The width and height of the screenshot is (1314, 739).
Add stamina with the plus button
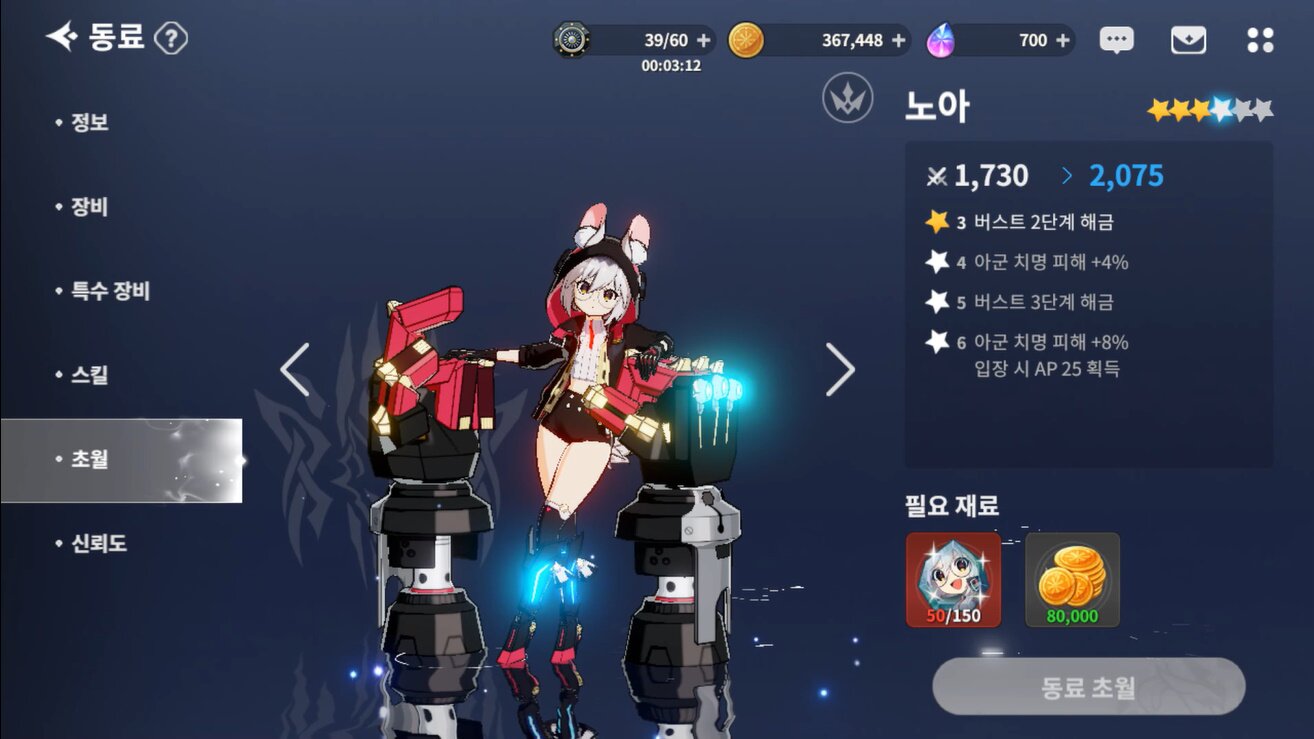tap(703, 40)
